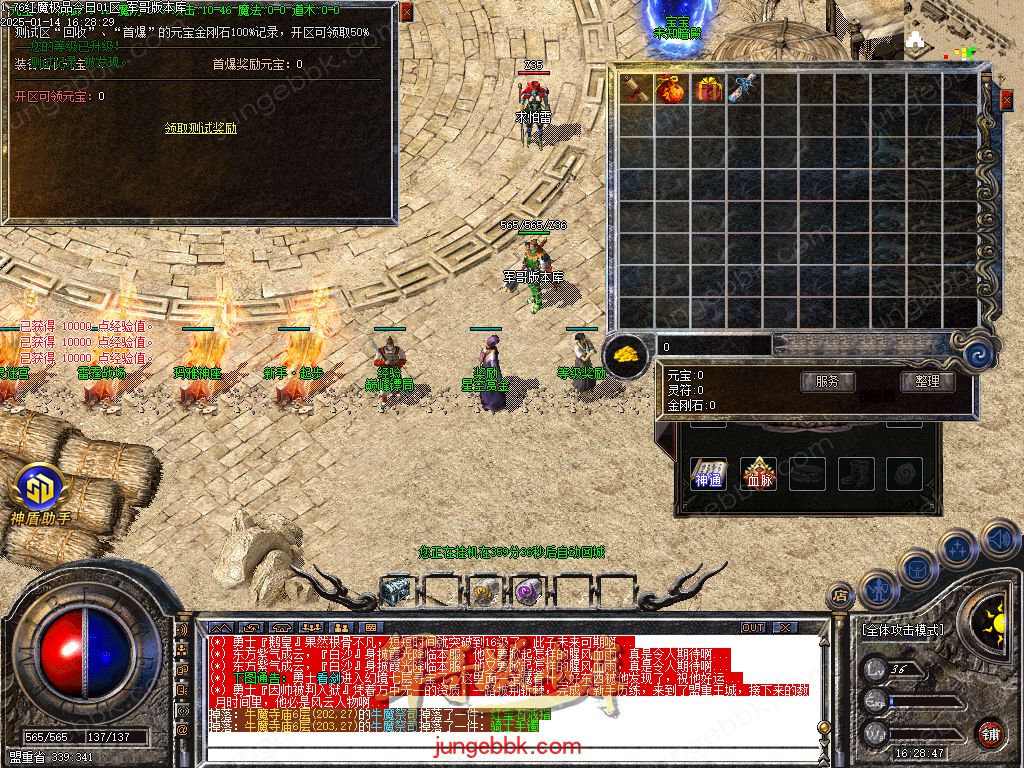1024x768 pixels.
Task: Select the blue ribbon scroll item
Action: (x=743, y=89)
